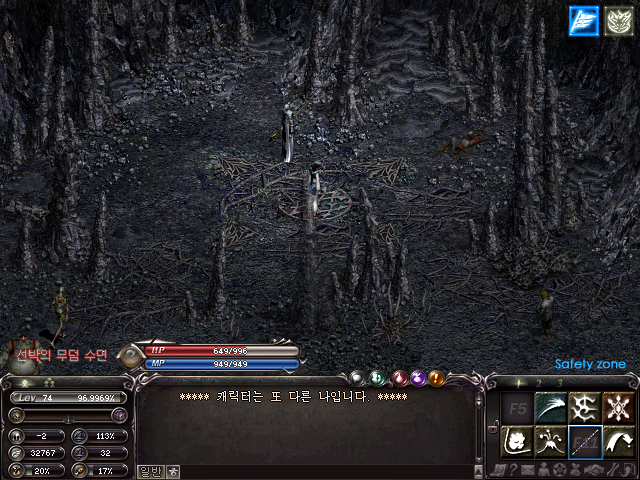This screenshot has height=480, width=640.
Task: Click the blue flag buff icon
Action: click(583, 20)
